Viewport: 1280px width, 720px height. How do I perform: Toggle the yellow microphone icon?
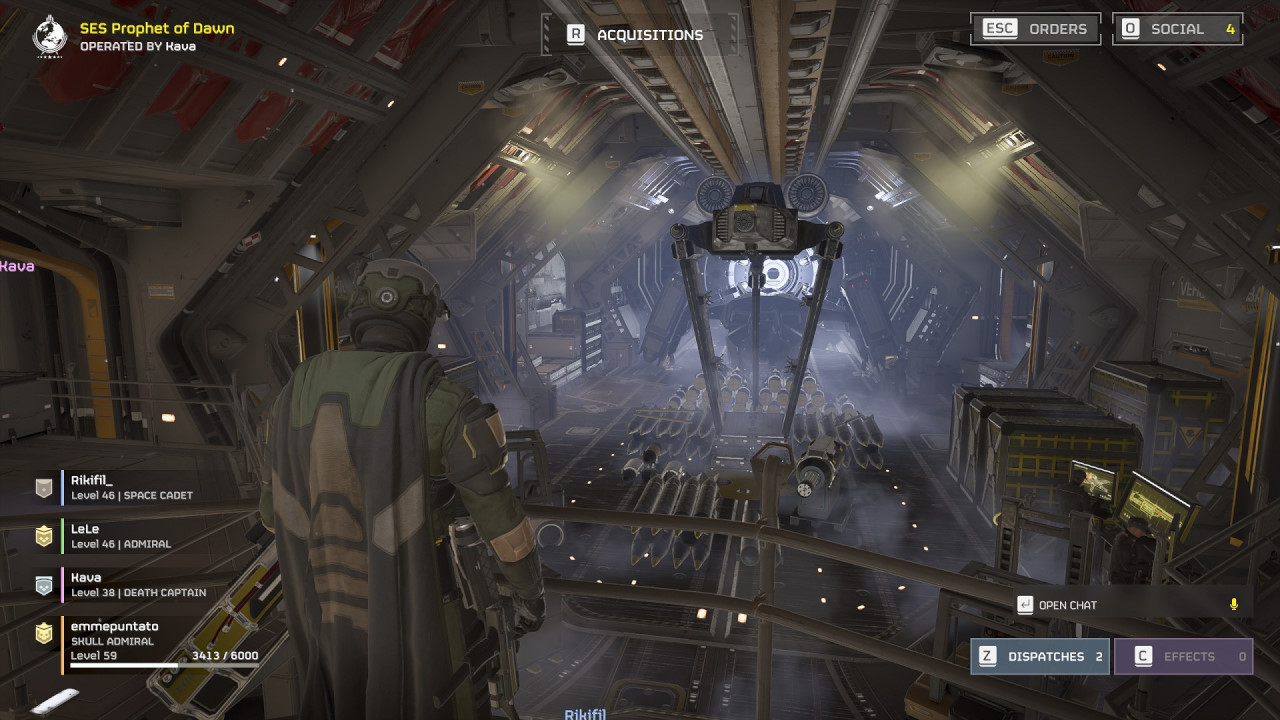(x=1234, y=605)
